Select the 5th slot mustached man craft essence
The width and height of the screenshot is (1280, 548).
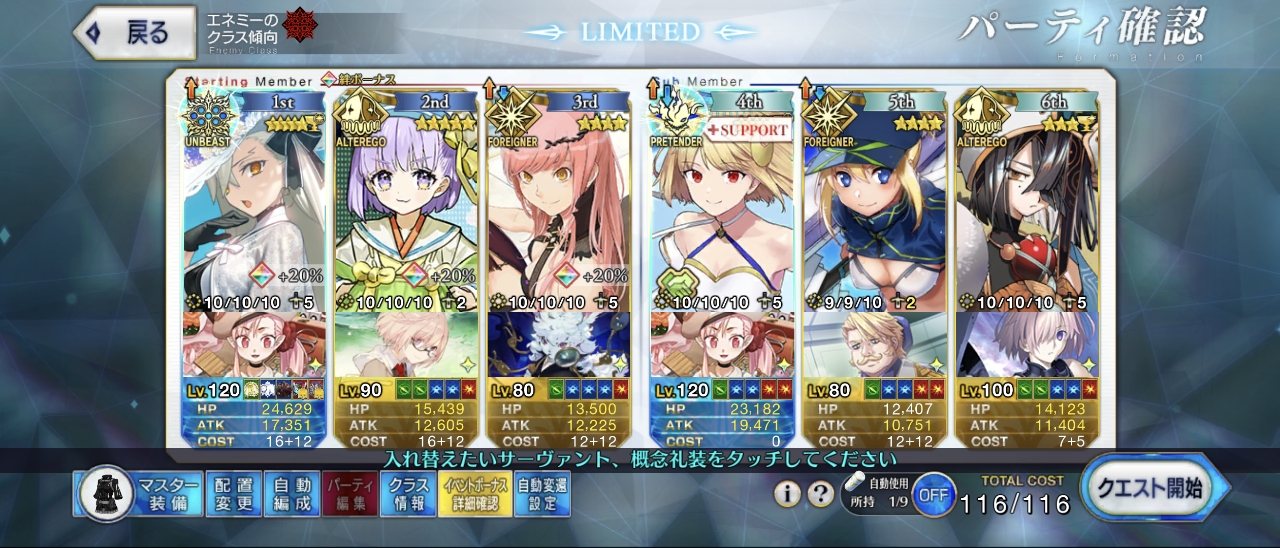tap(874, 345)
